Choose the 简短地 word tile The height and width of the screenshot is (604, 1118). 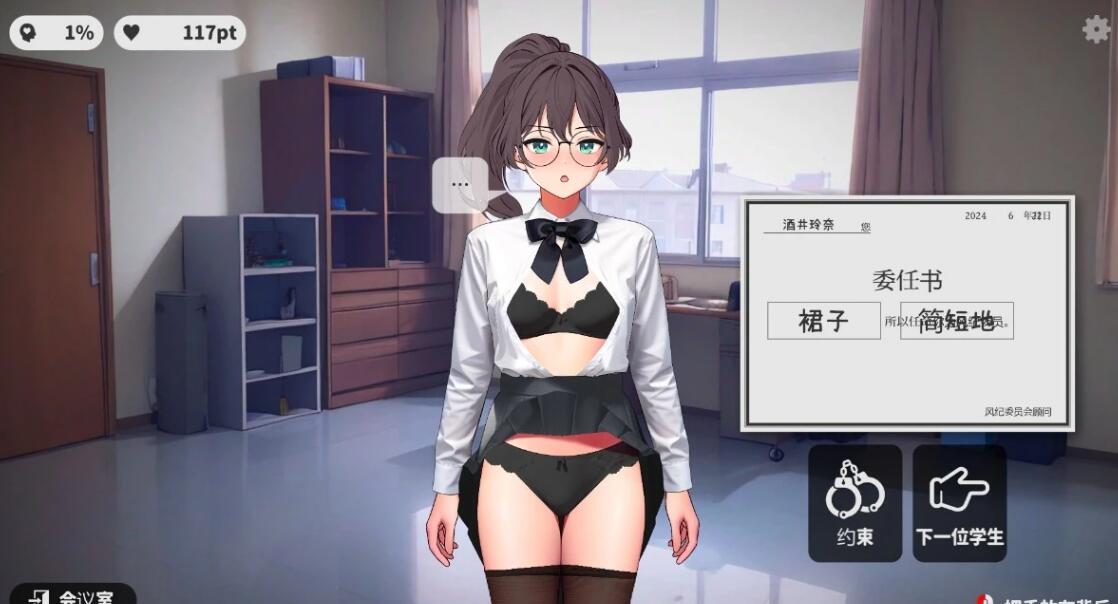tap(957, 321)
